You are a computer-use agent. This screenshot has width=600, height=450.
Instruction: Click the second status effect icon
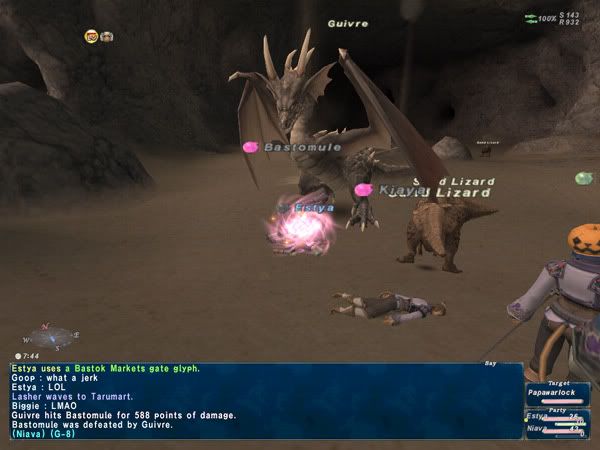click(x=107, y=37)
